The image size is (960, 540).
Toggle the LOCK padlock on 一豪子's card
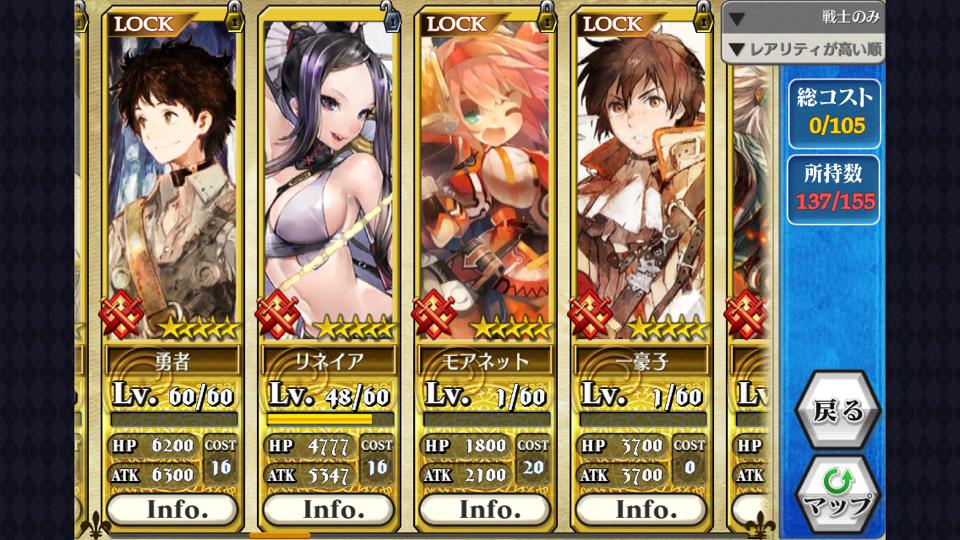(x=703, y=15)
